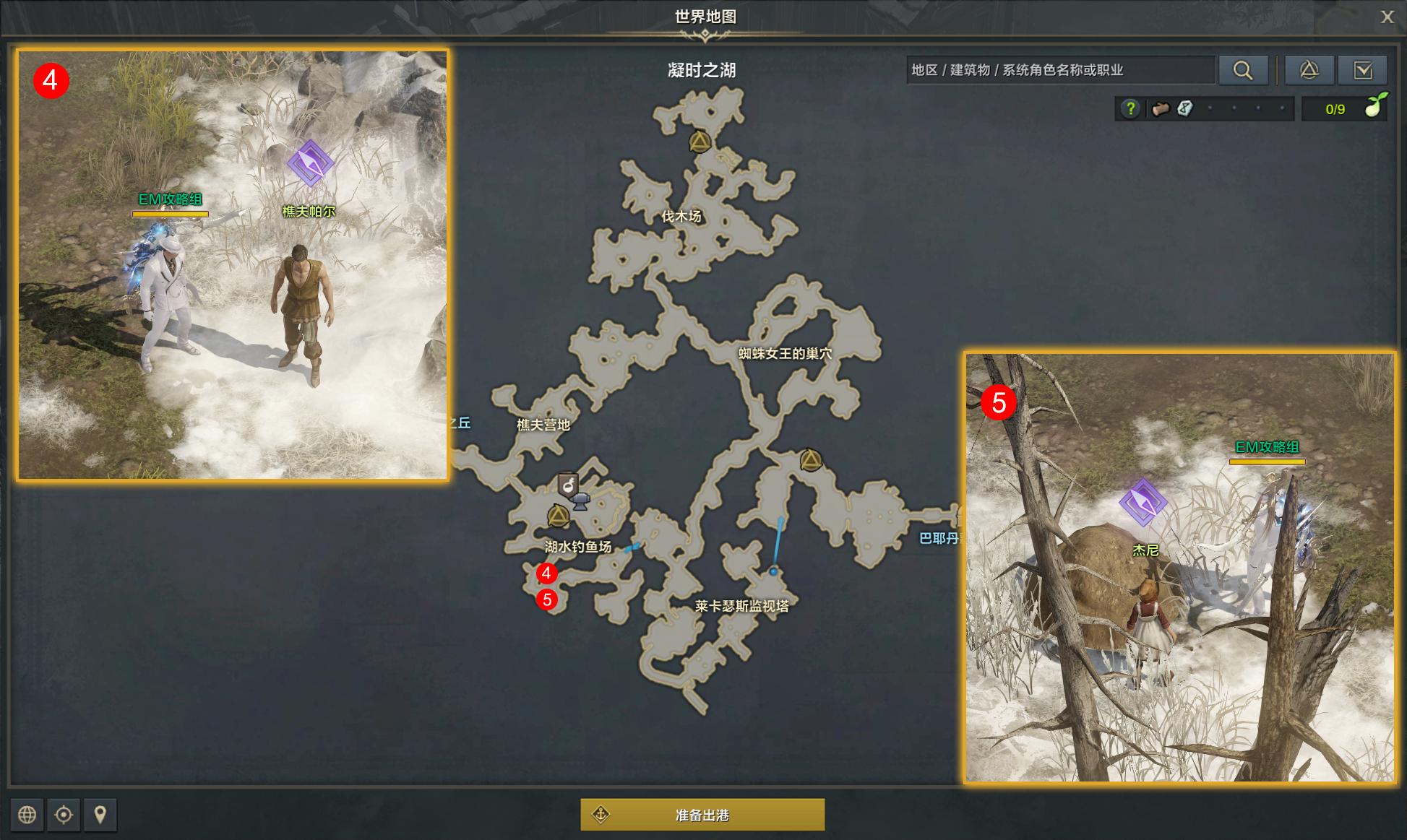This screenshot has height=840, width=1407.
Task: Select the wood log collectible icon
Action: point(1161,109)
